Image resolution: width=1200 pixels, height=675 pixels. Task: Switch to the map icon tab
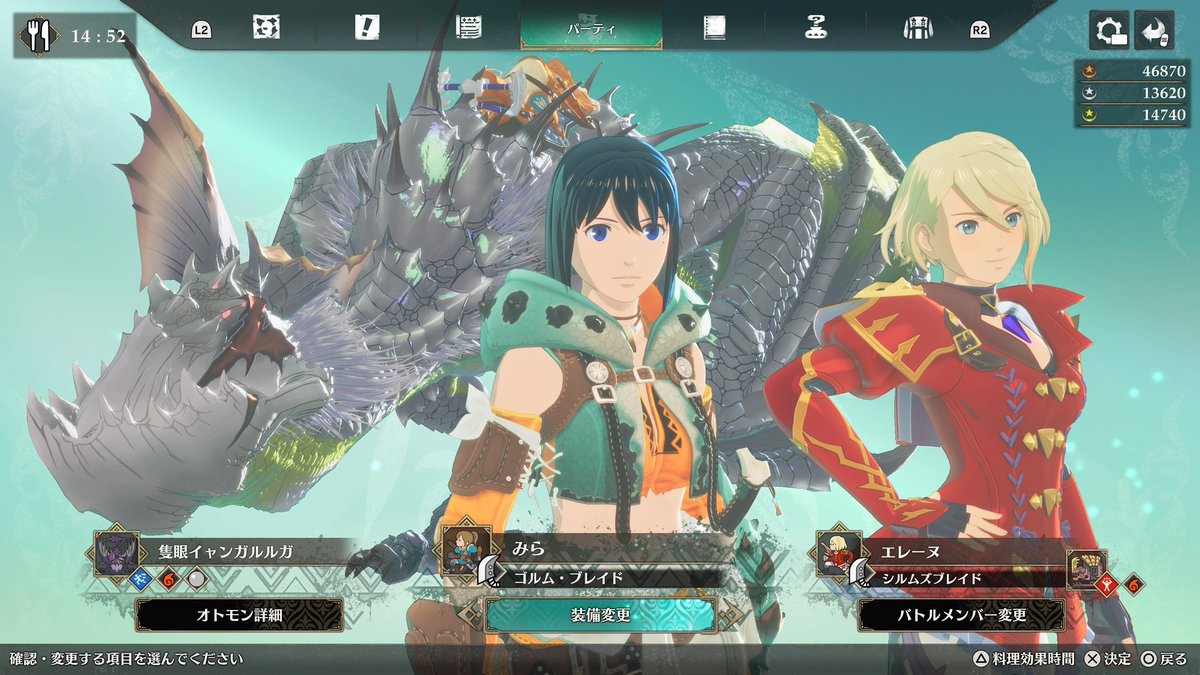266,28
